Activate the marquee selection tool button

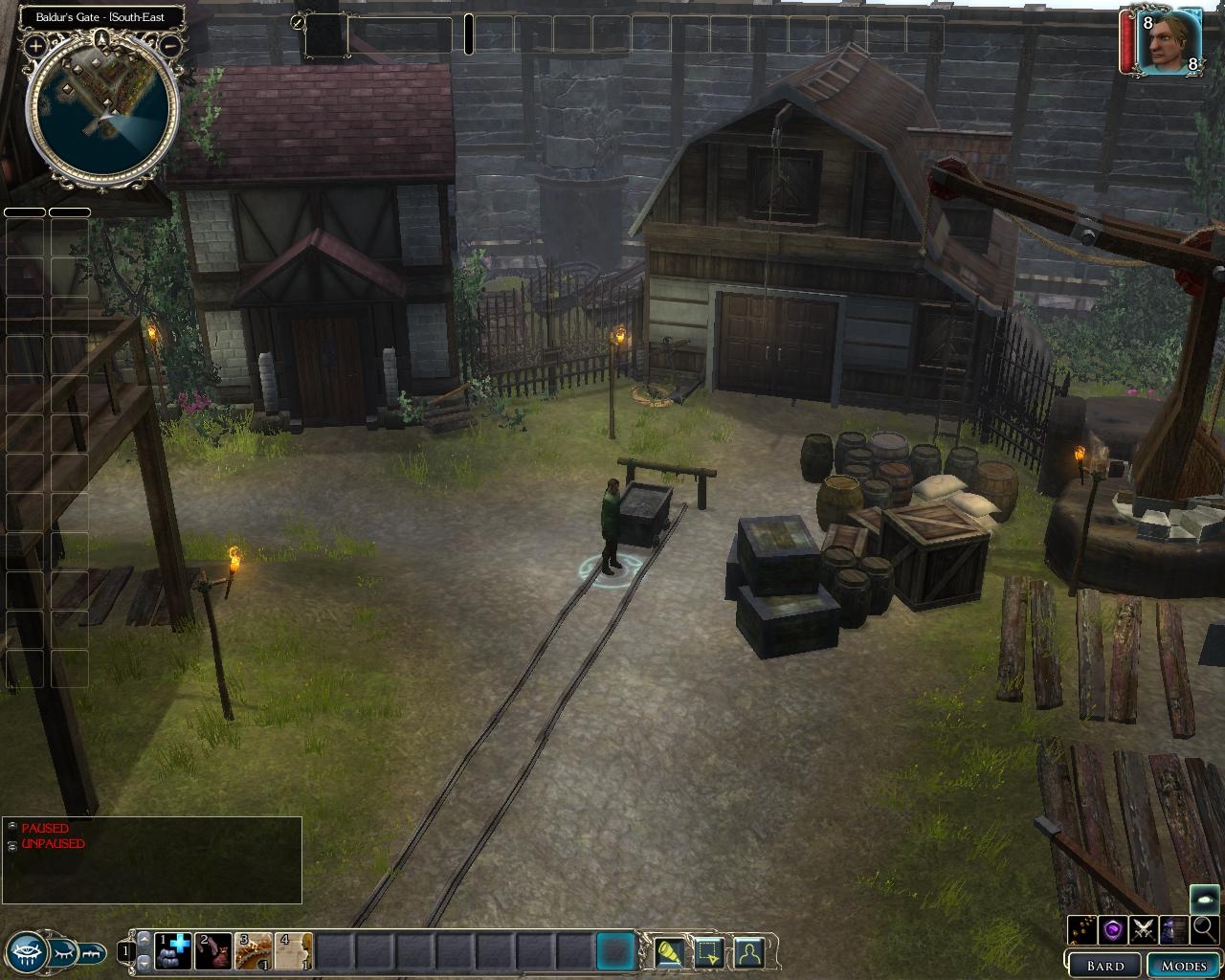[708, 952]
